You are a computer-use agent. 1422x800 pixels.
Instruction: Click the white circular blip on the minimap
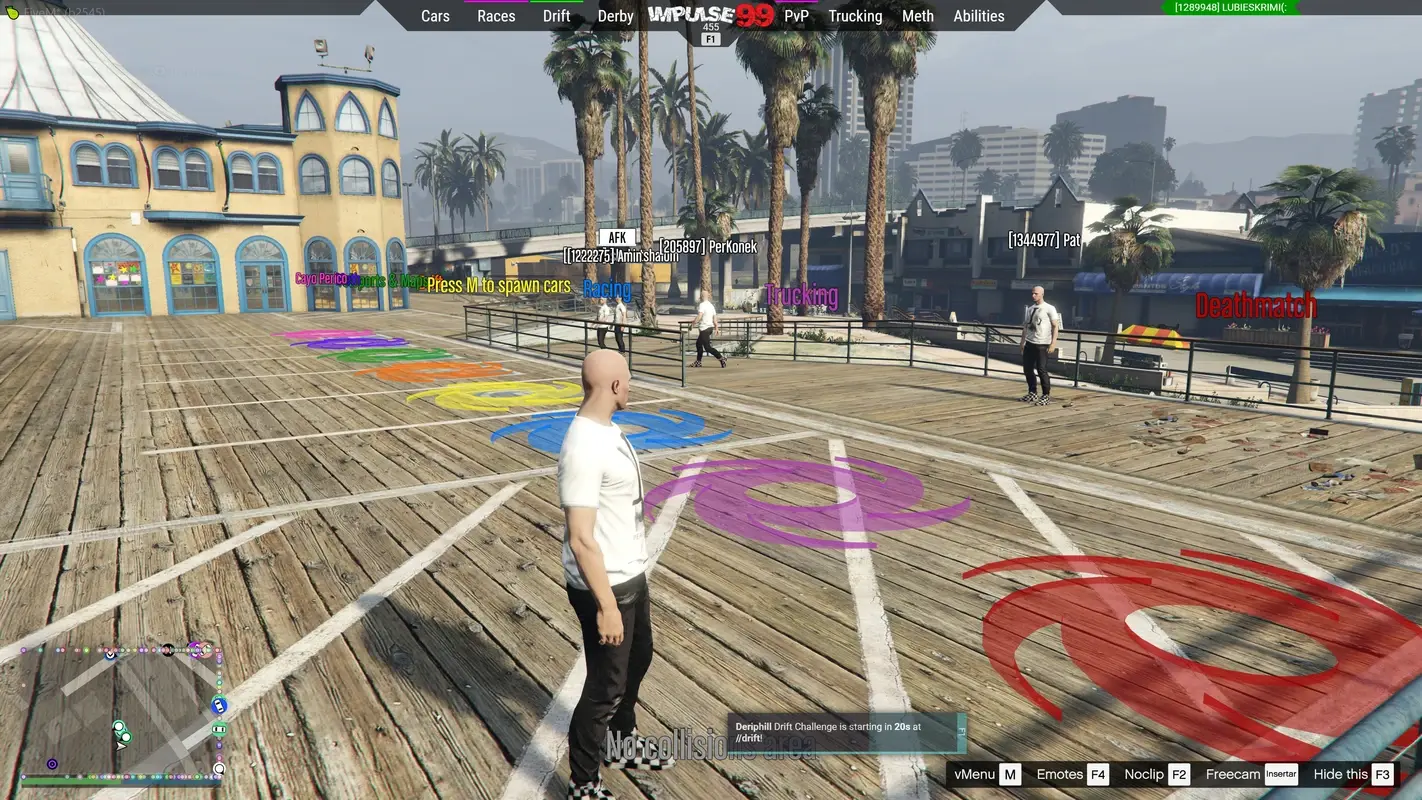219,768
